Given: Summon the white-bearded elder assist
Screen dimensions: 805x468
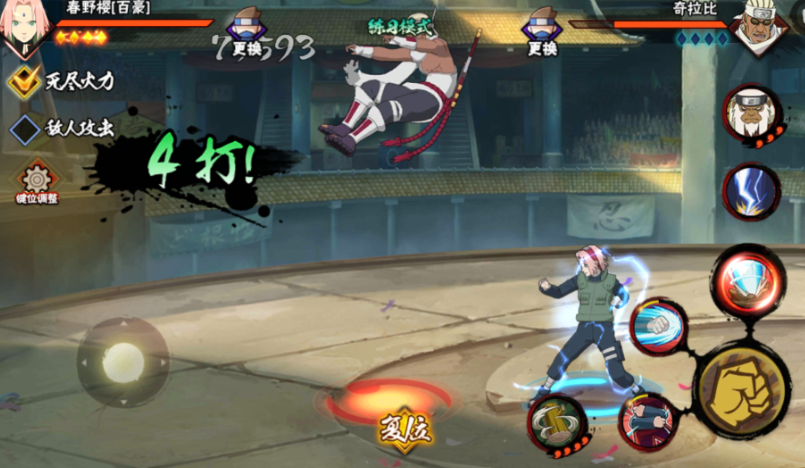Looking at the screenshot, I should click(753, 115).
